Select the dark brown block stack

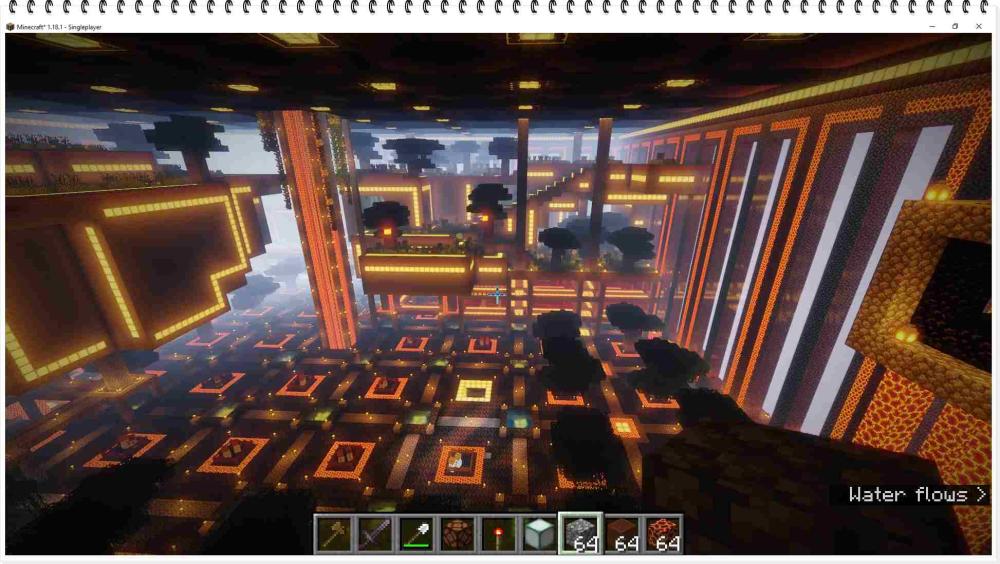click(622, 534)
